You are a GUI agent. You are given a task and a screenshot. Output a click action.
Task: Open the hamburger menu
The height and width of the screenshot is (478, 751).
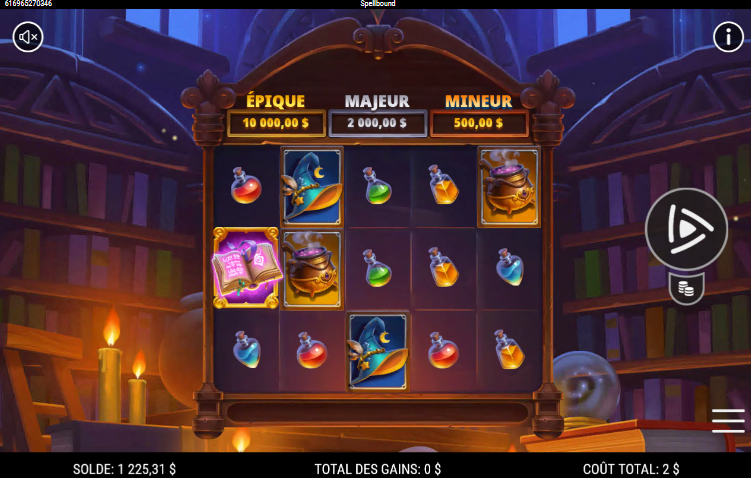point(727,421)
